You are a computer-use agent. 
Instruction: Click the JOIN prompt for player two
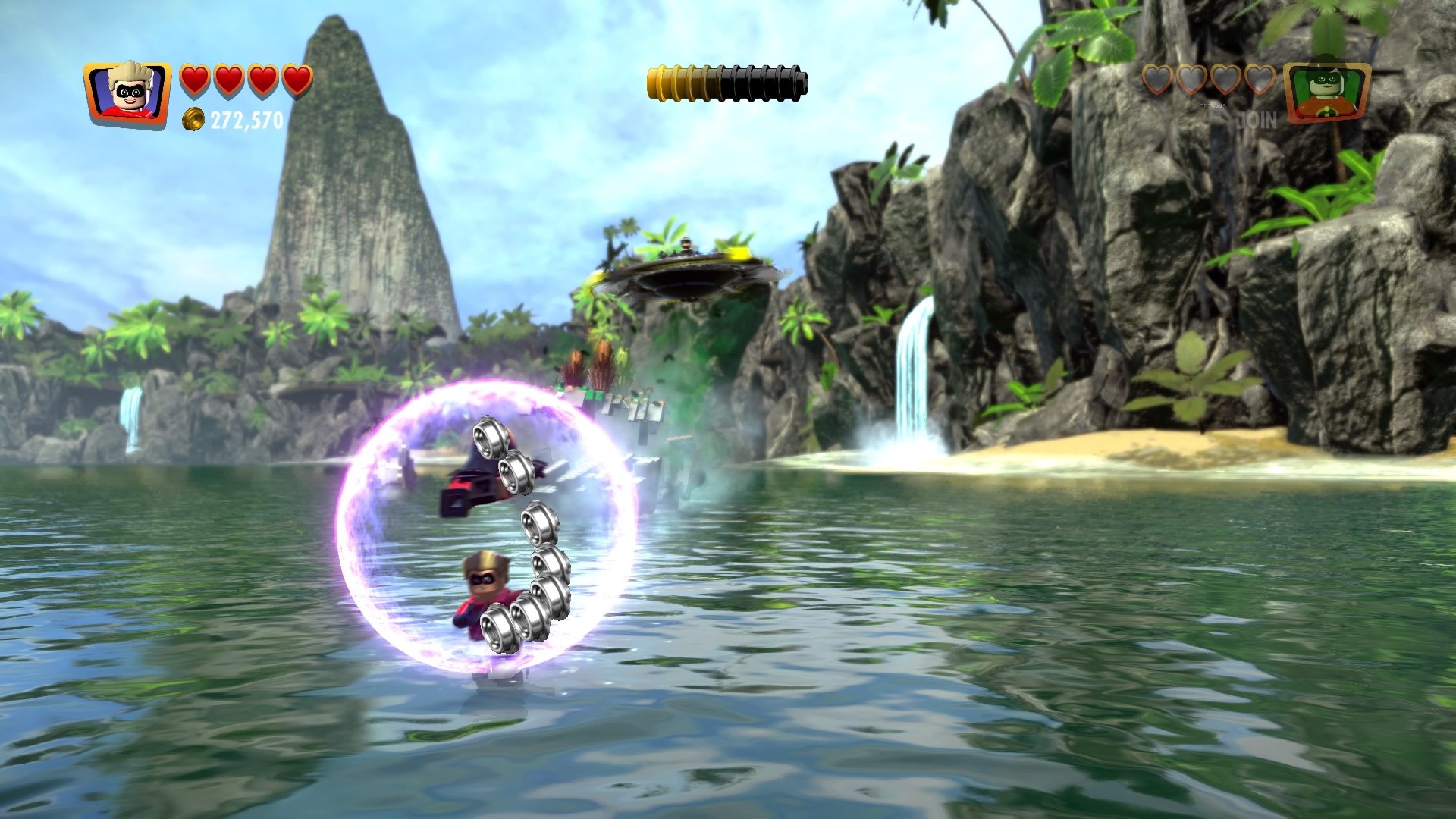[1258, 120]
